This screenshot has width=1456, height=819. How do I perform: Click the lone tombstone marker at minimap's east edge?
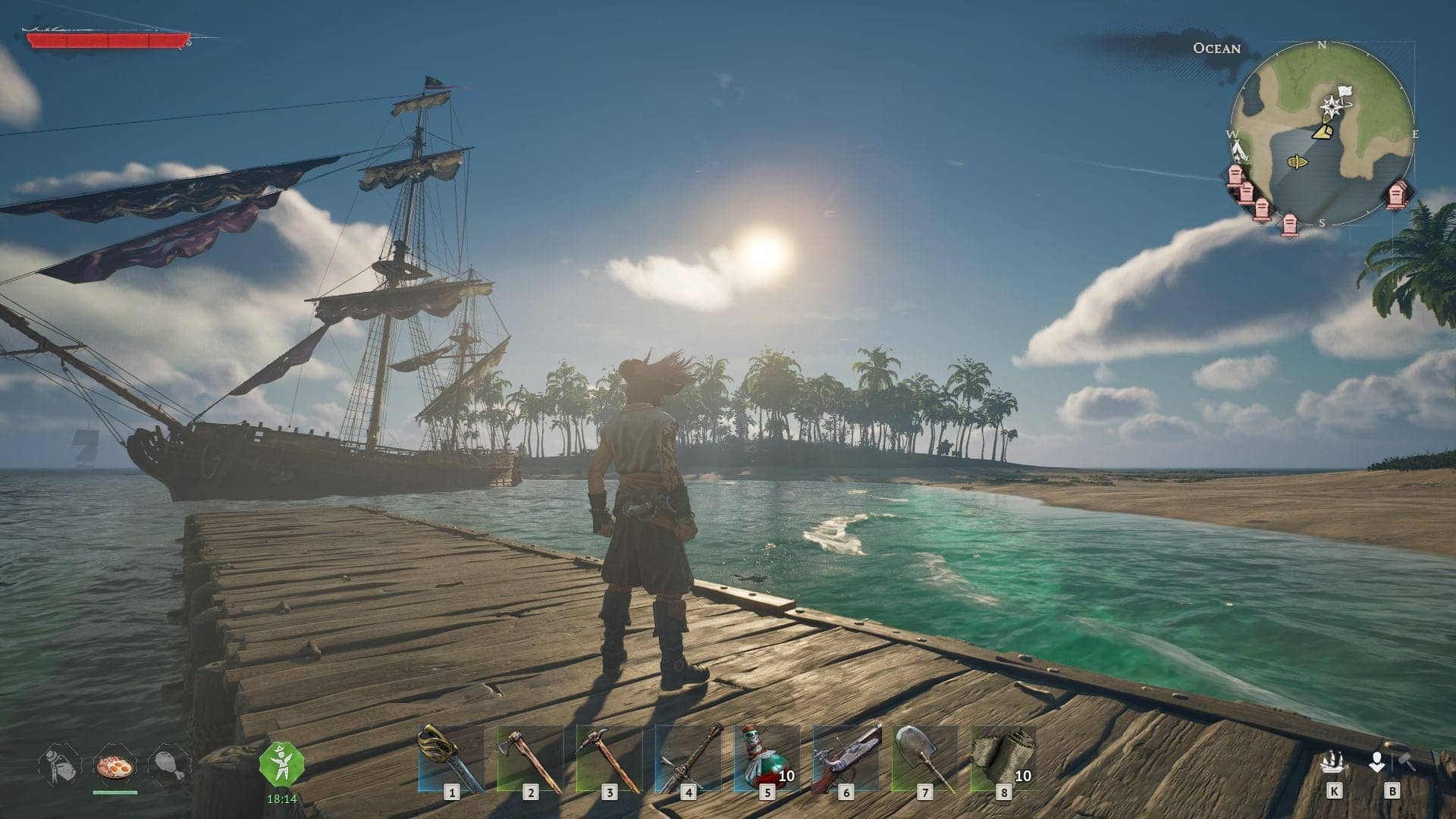click(x=1397, y=196)
